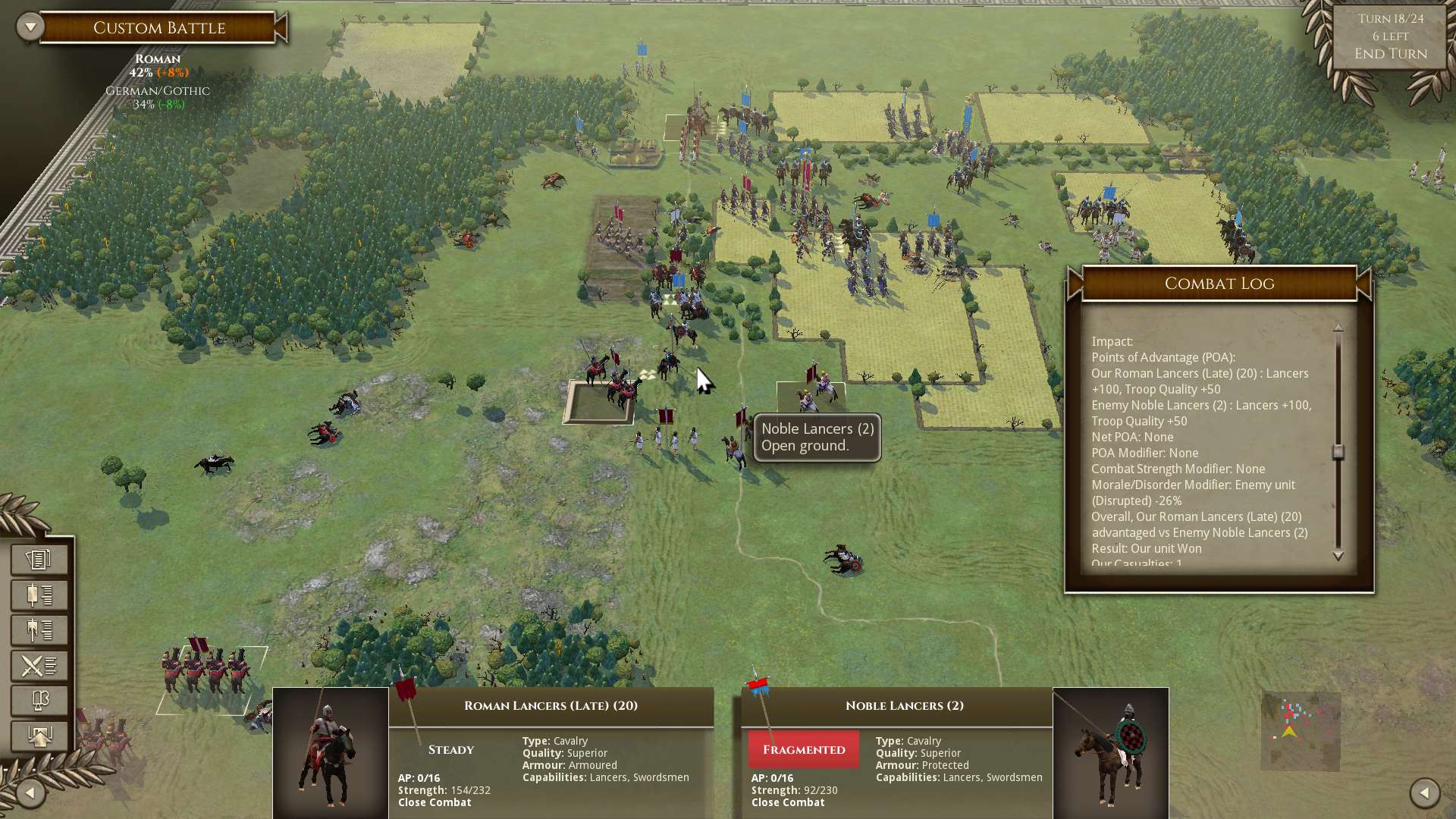Image resolution: width=1456 pixels, height=819 pixels.
Task: End the current turn
Action: 1390,54
